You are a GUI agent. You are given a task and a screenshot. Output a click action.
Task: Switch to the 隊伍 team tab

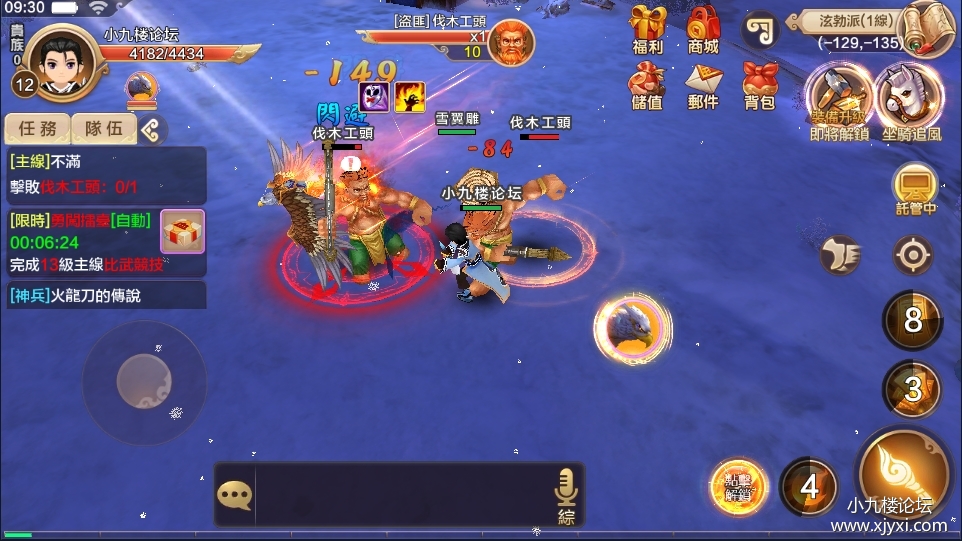104,129
